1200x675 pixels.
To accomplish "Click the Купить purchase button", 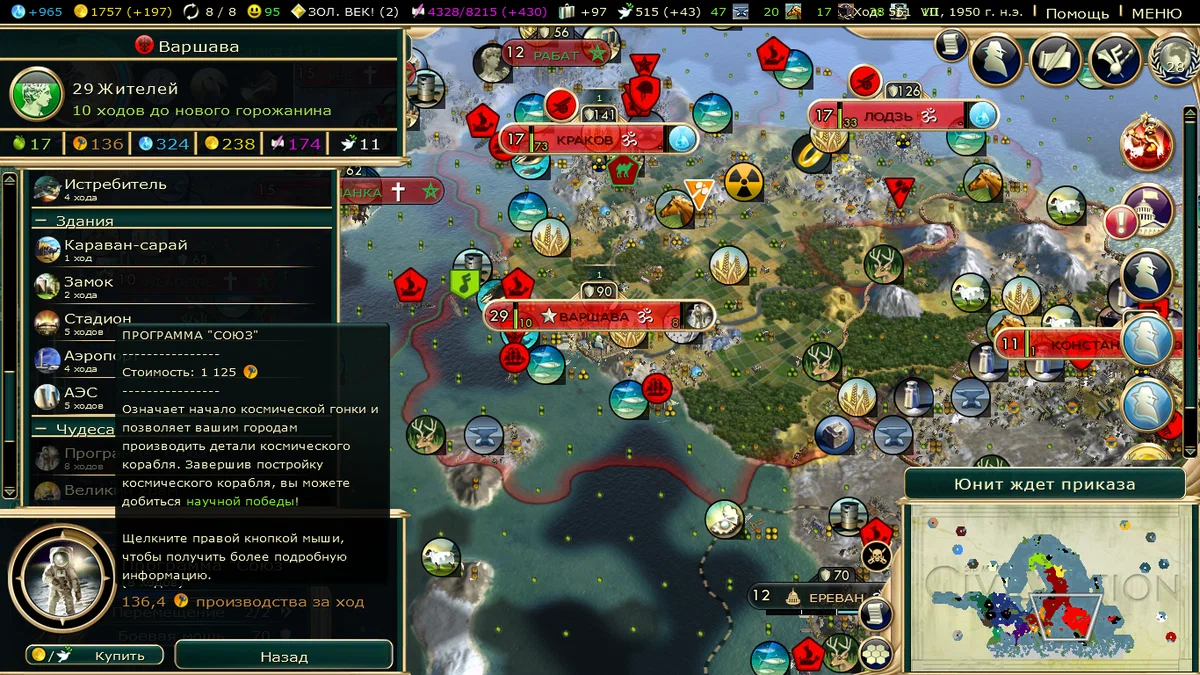I will click(93, 655).
